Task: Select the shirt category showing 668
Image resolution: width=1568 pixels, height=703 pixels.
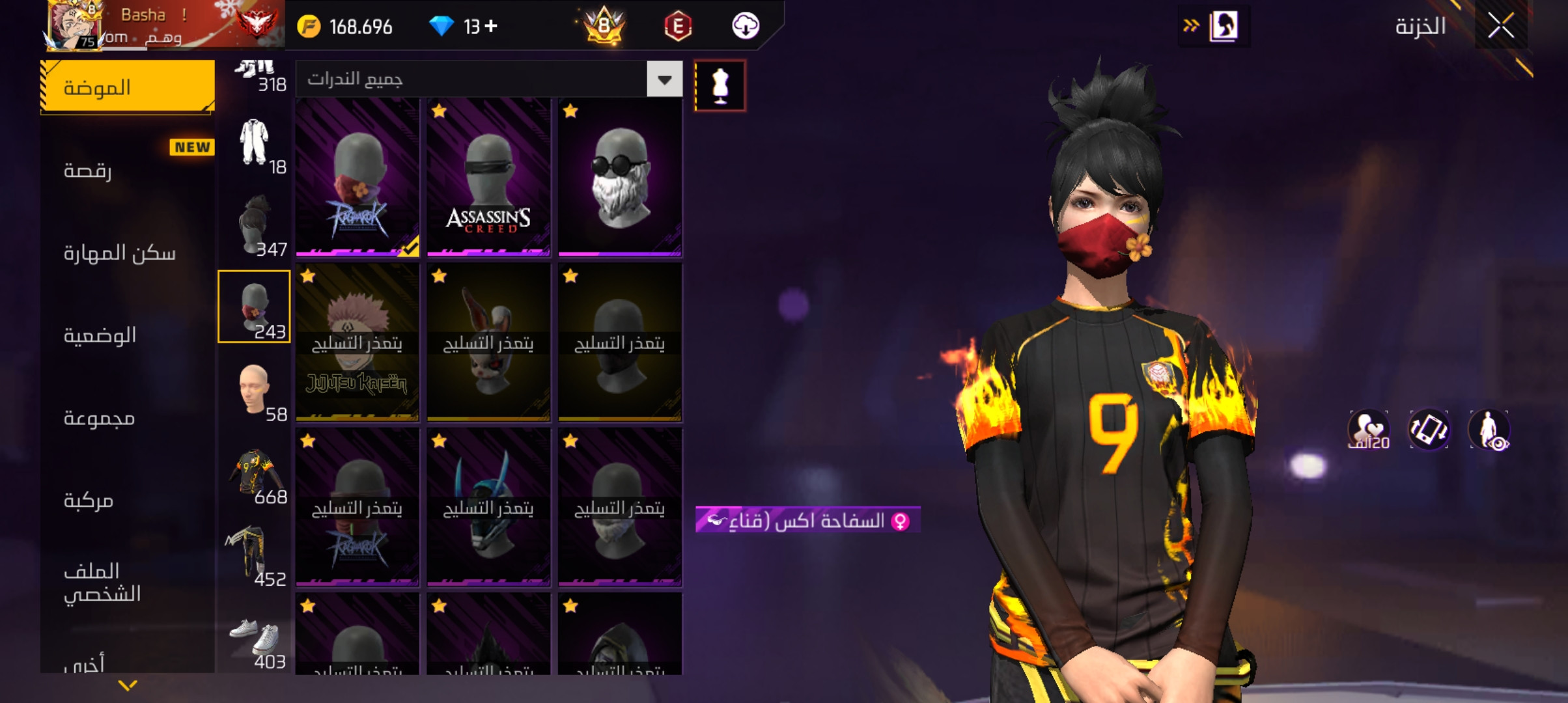Action: [x=254, y=472]
